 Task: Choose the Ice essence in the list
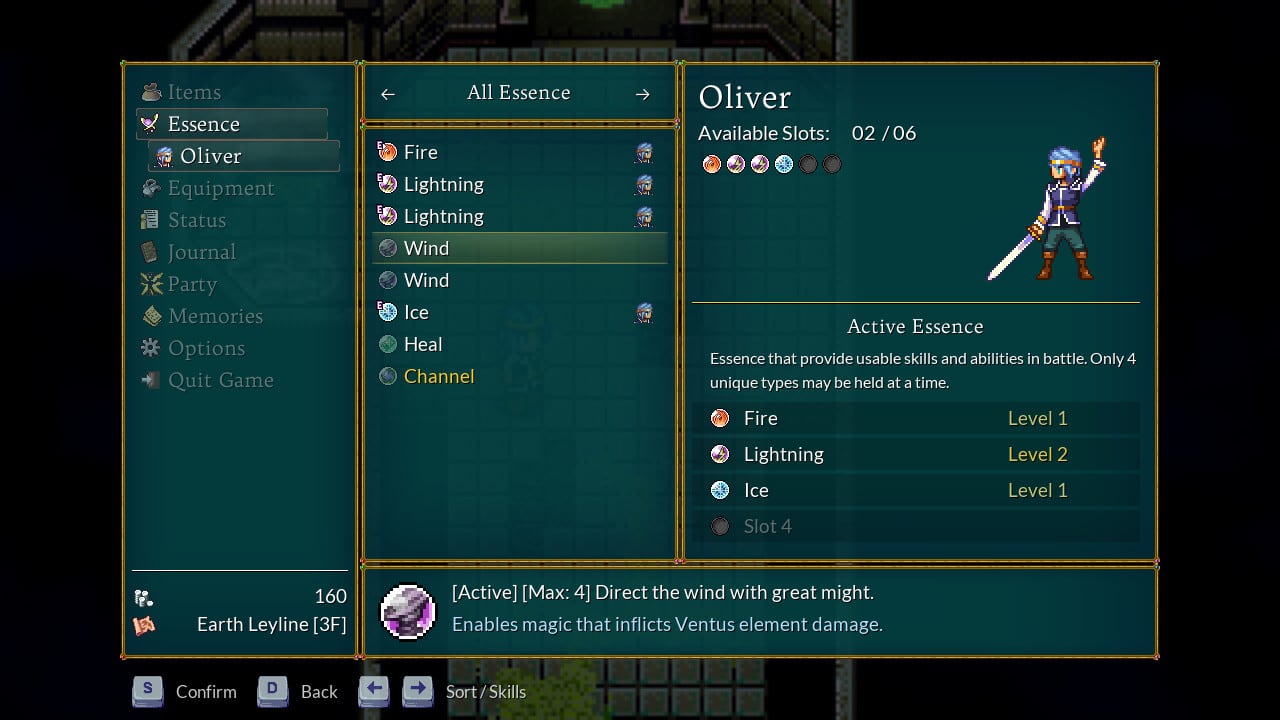pyautogui.click(x=416, y=312)
